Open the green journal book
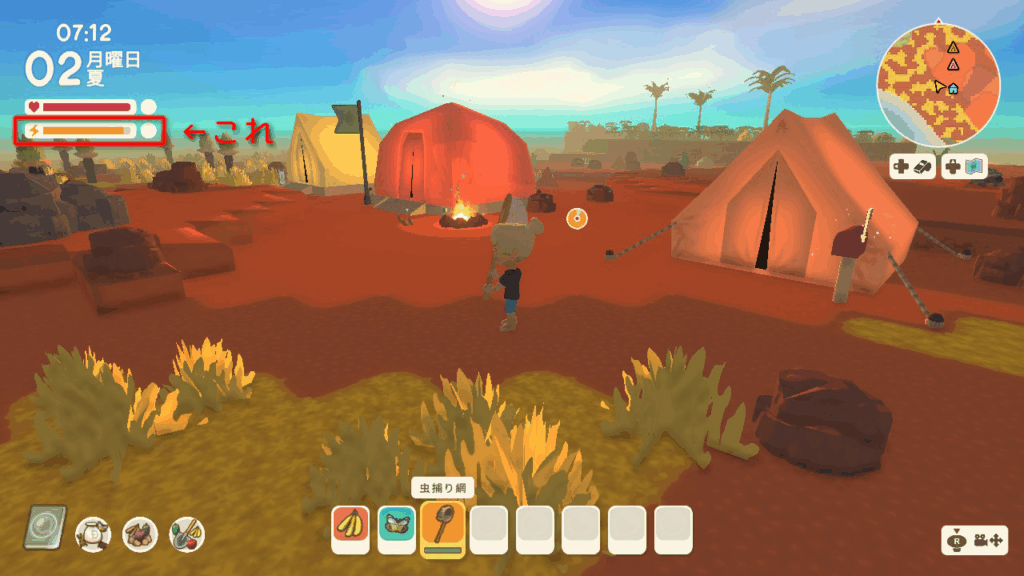Image resolution: width=1024 pixels, height=576 pixels. click(x=45, y=527)
